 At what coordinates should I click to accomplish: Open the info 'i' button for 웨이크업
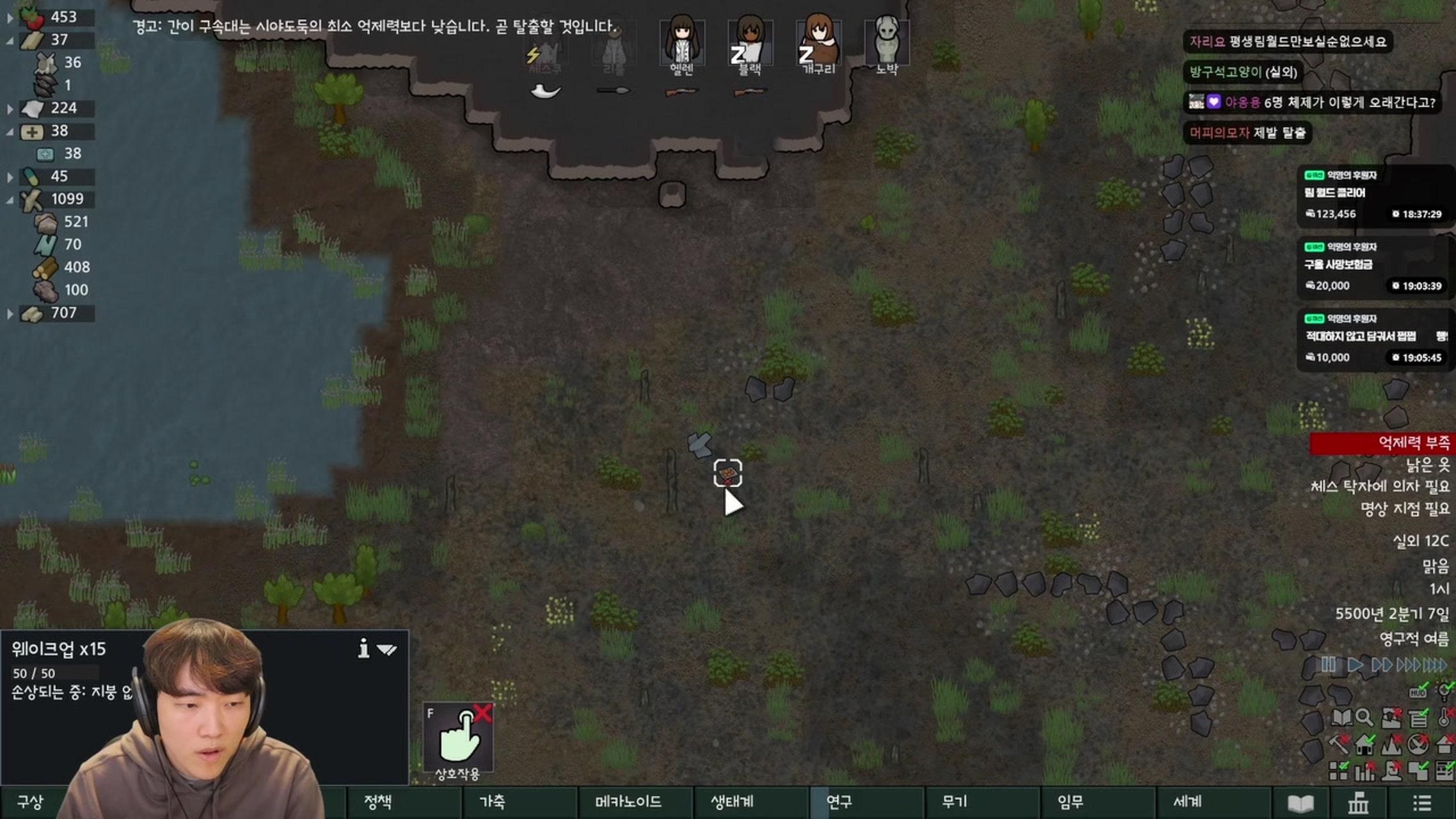click(363, 649)
